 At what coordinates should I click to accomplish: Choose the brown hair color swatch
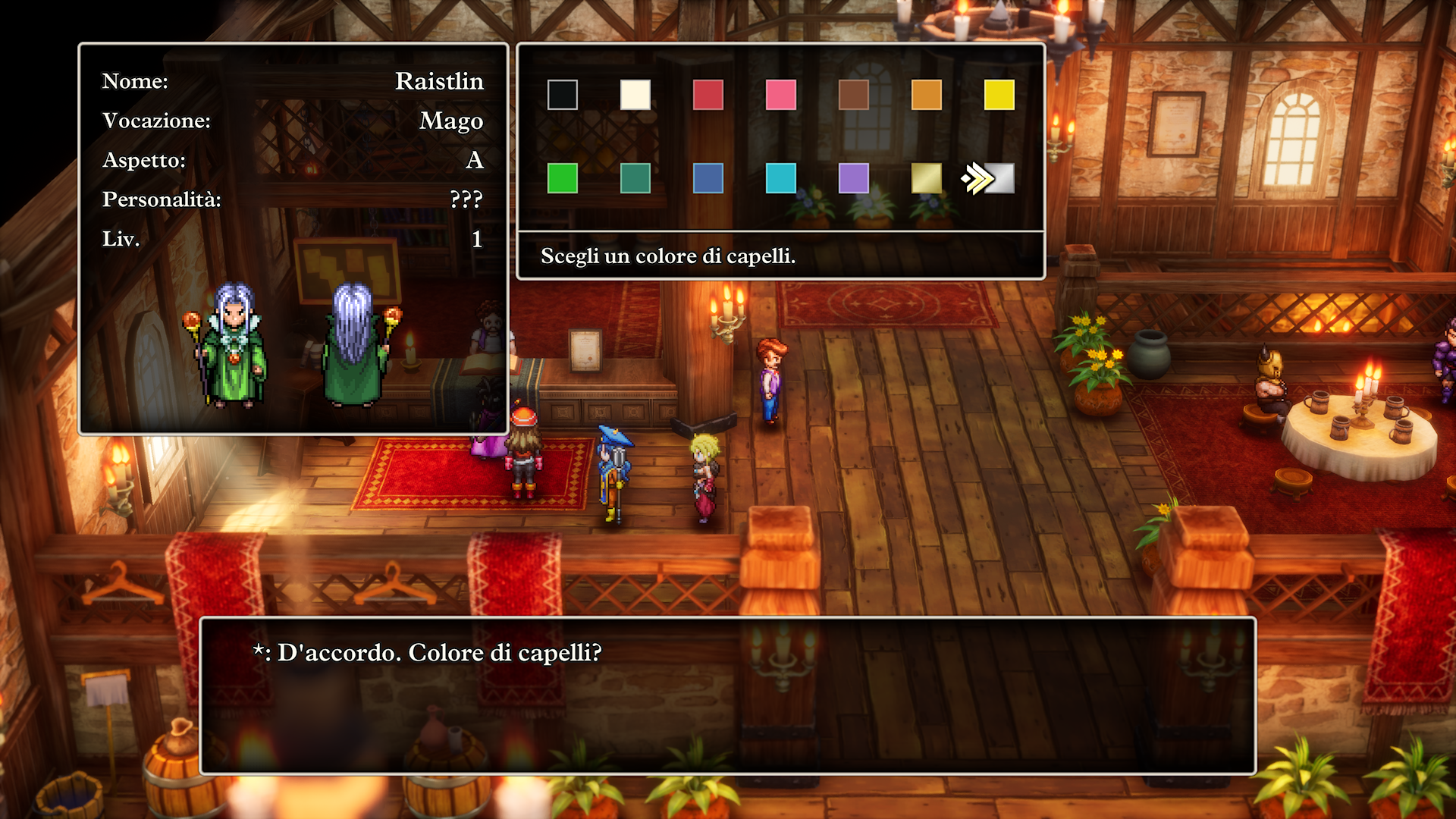tap(853, 95)
